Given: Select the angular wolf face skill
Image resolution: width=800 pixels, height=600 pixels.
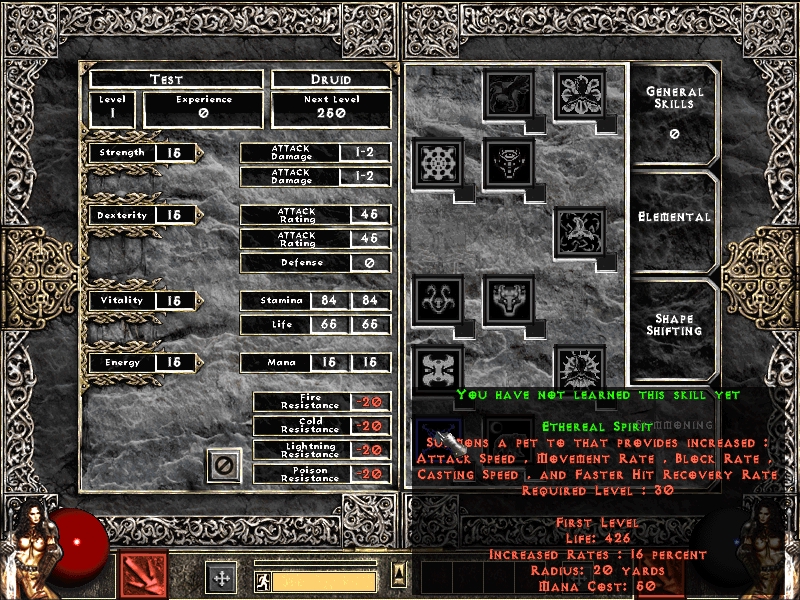Looking at the screenshot, I should 509,162.
